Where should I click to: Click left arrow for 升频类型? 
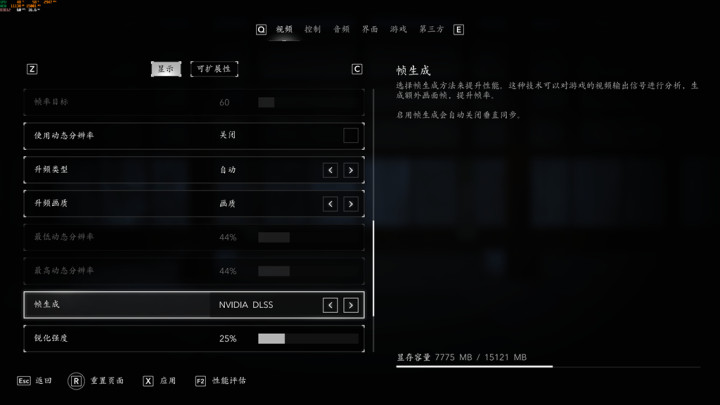(x=330, y=170)
